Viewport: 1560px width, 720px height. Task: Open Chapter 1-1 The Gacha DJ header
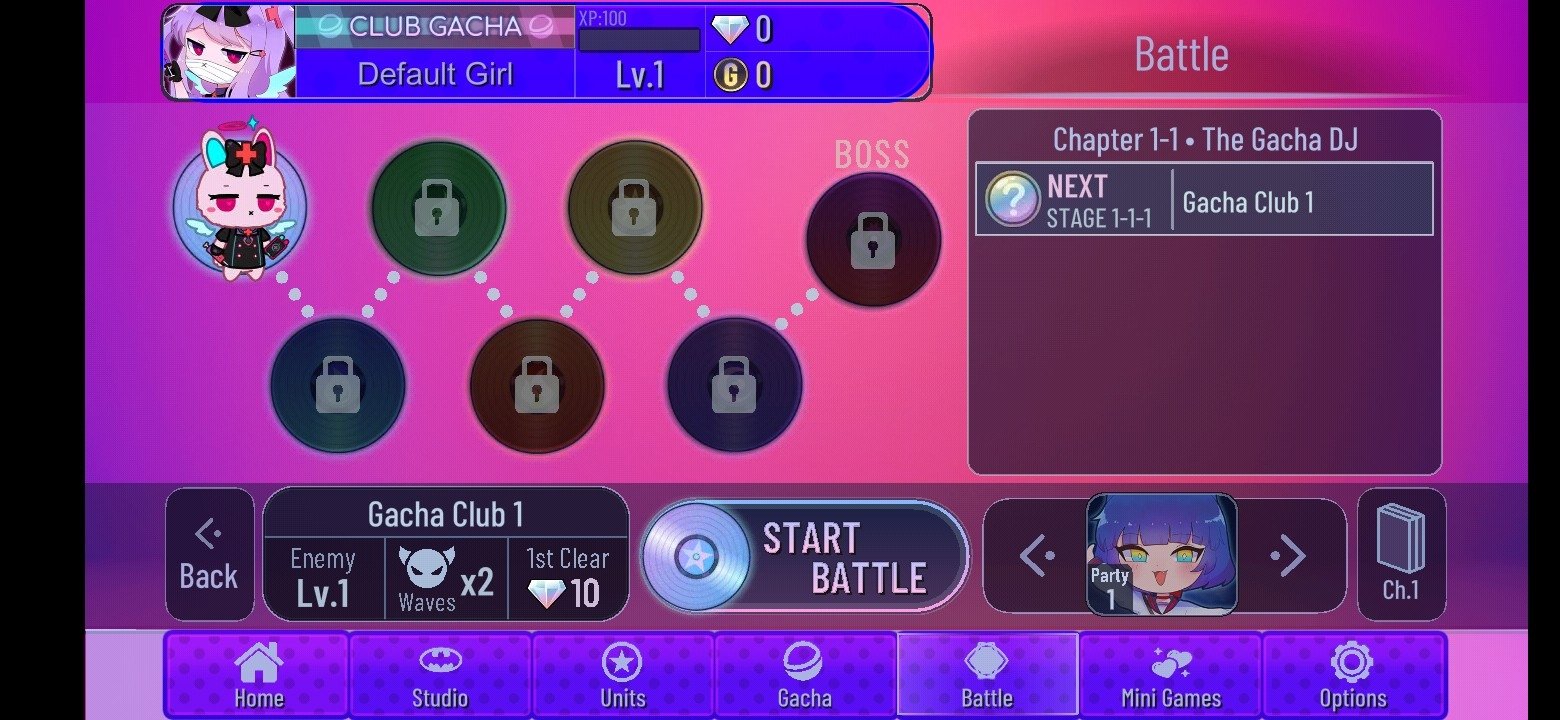[1205, 140]
